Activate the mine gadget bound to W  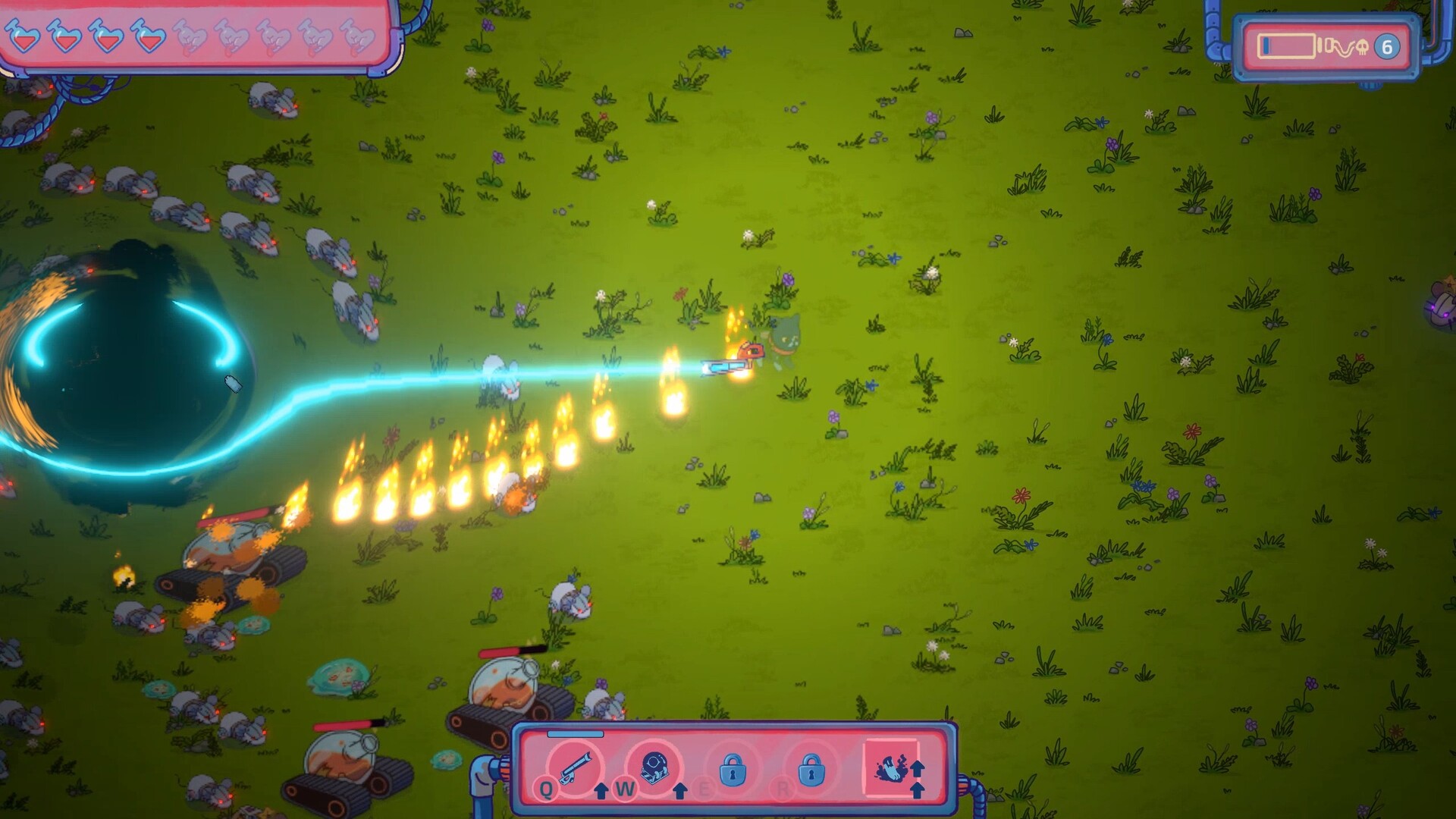point(654,767)
